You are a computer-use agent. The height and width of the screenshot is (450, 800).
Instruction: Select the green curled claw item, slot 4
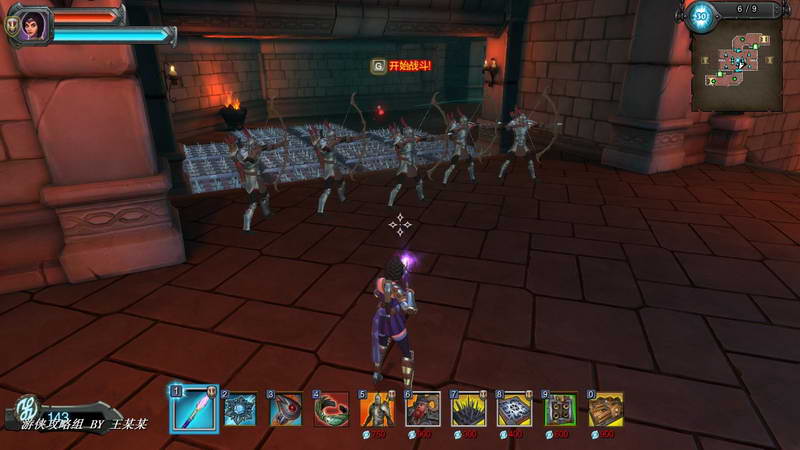331,409
